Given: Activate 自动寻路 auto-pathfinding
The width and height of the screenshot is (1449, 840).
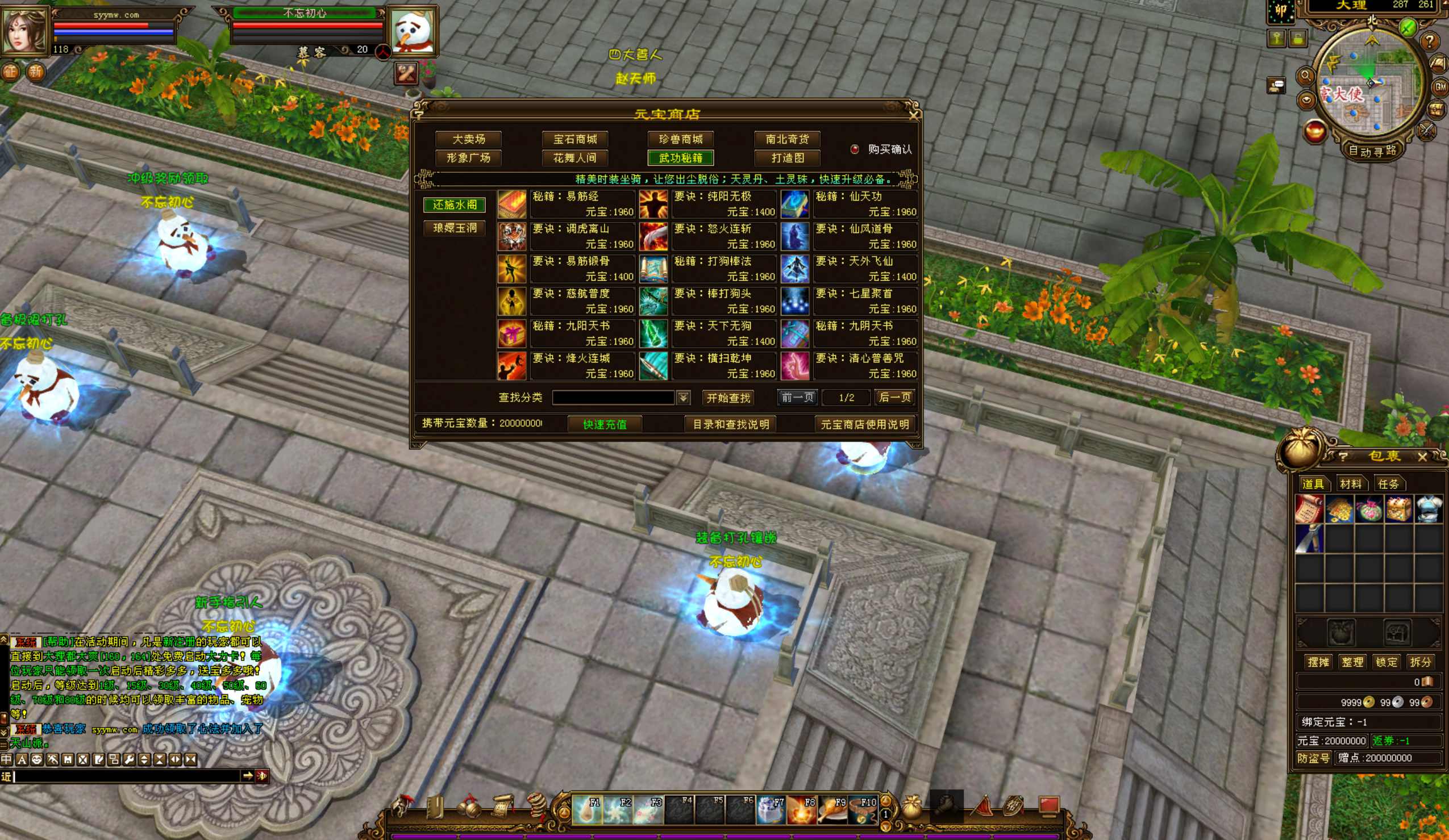Looking at the screenshot, I should [1372, 151].
